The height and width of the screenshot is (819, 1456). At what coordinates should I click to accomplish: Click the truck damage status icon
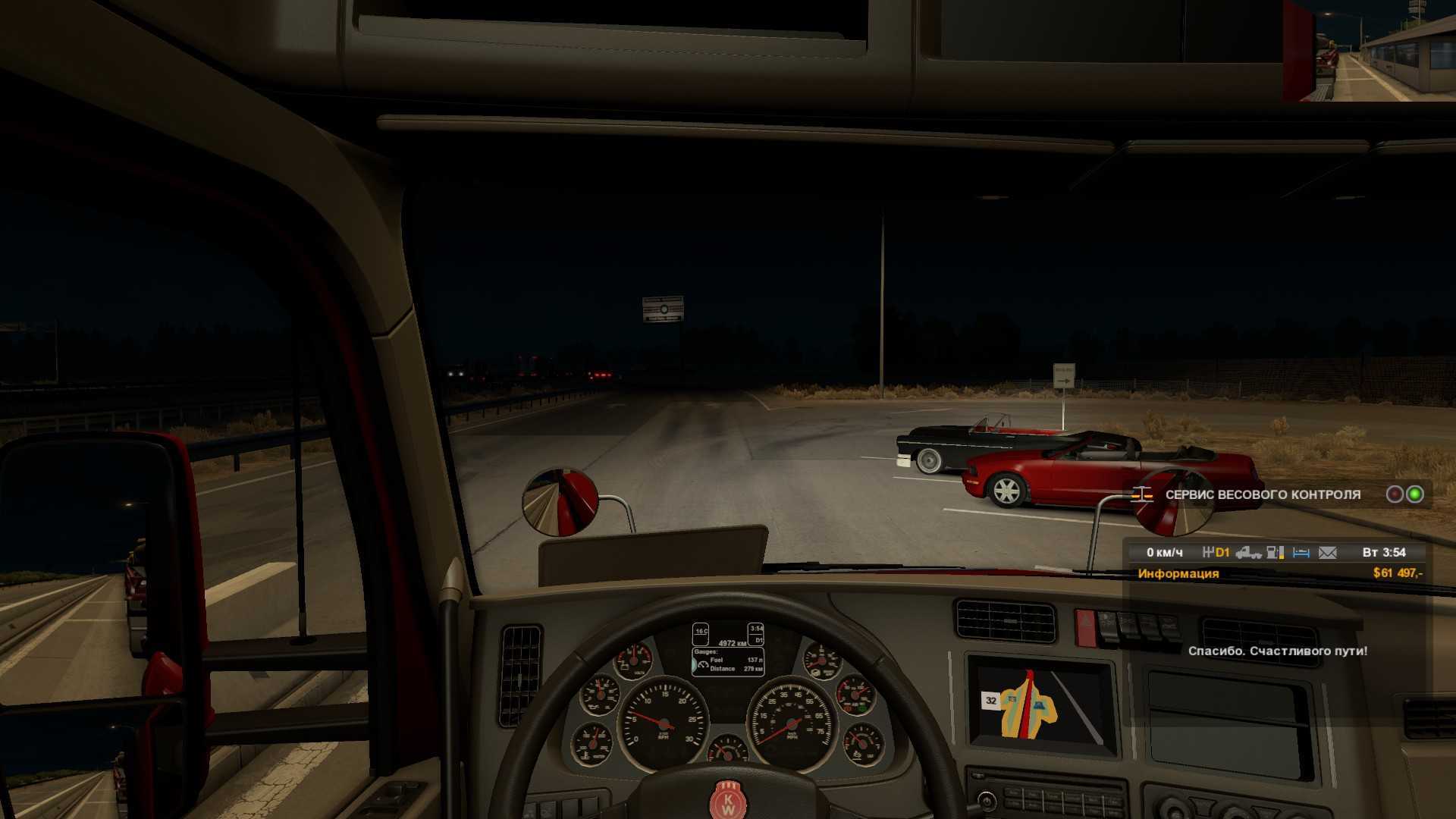coord(1248,553)
